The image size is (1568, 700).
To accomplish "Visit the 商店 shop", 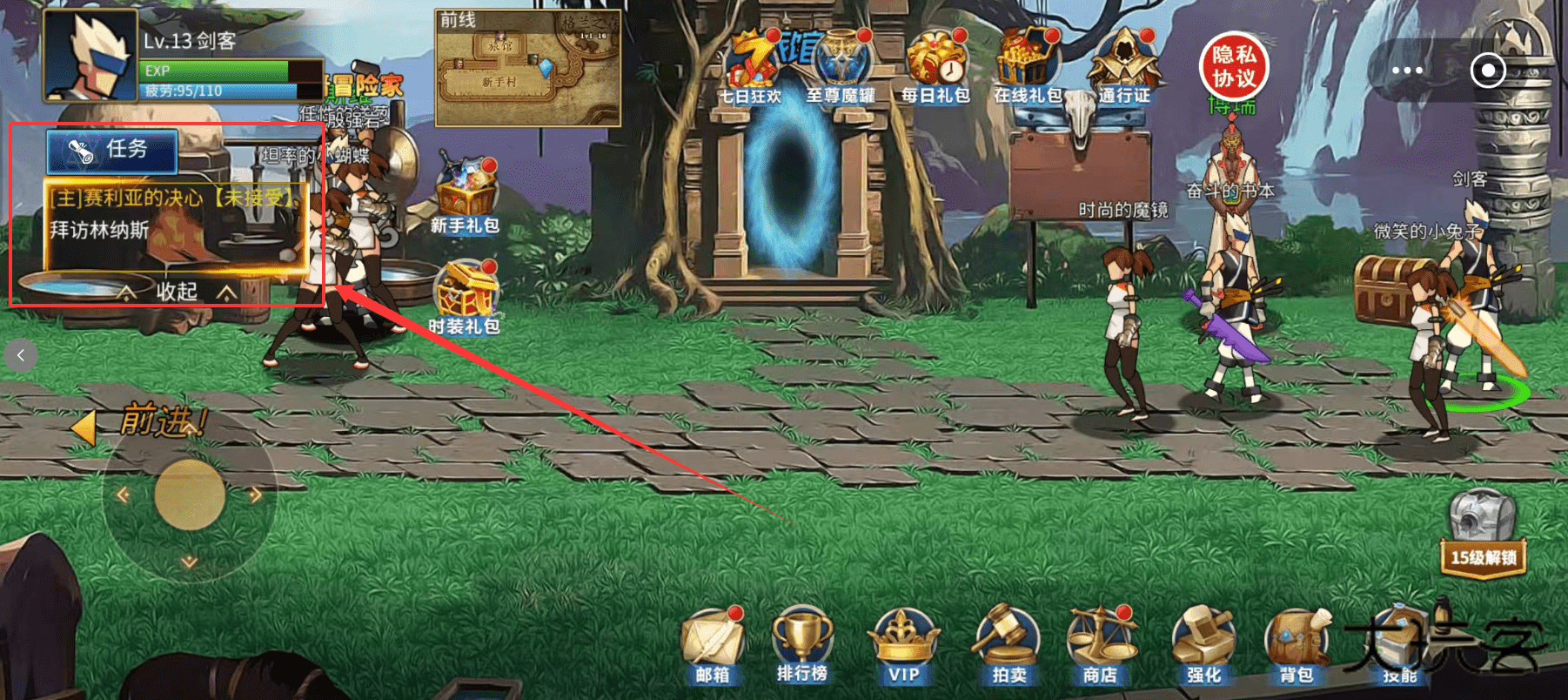I will (1101, 645).
